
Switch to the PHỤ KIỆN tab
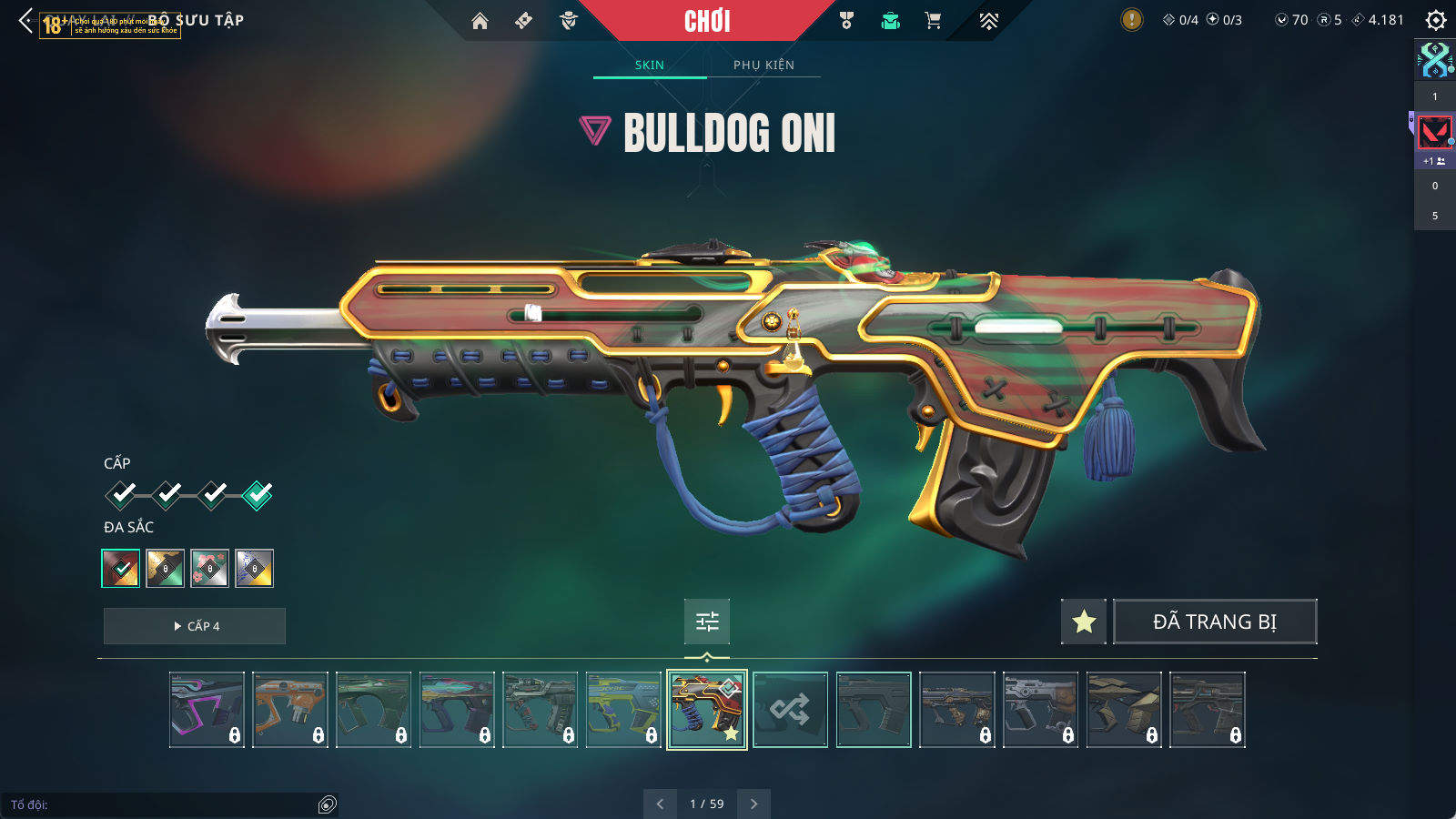tap(763, 65)
